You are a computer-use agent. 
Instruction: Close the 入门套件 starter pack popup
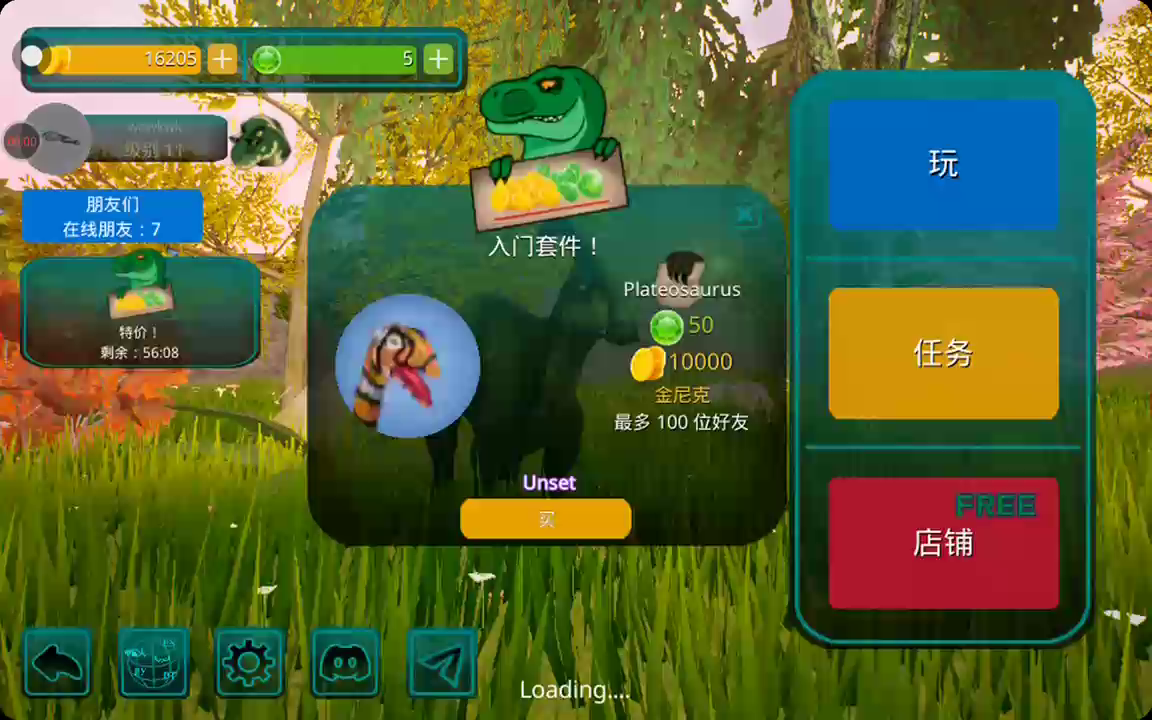click(x=745, y=214)
